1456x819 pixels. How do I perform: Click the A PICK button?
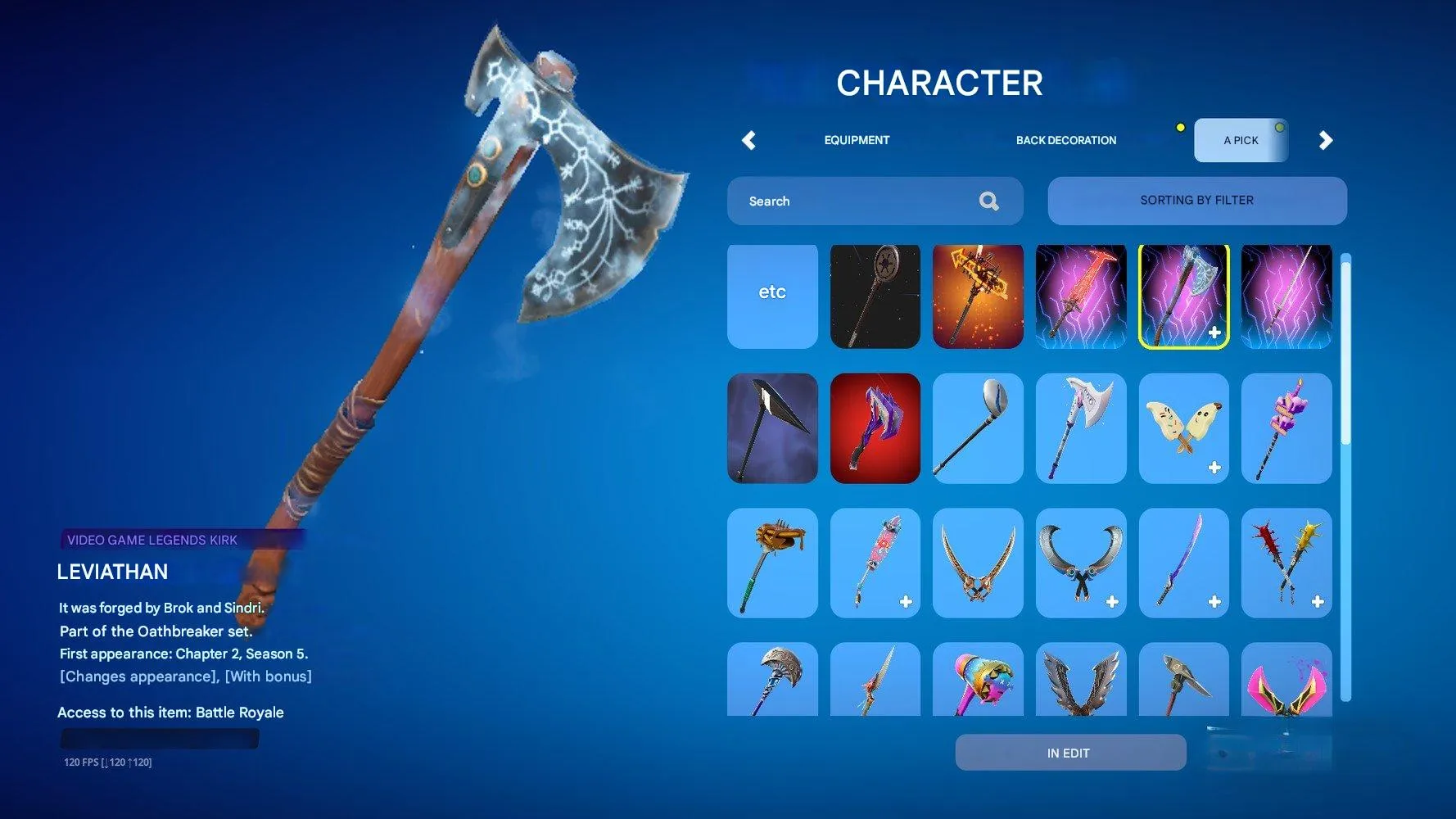pyautogui.click(x=1241, y=139)
